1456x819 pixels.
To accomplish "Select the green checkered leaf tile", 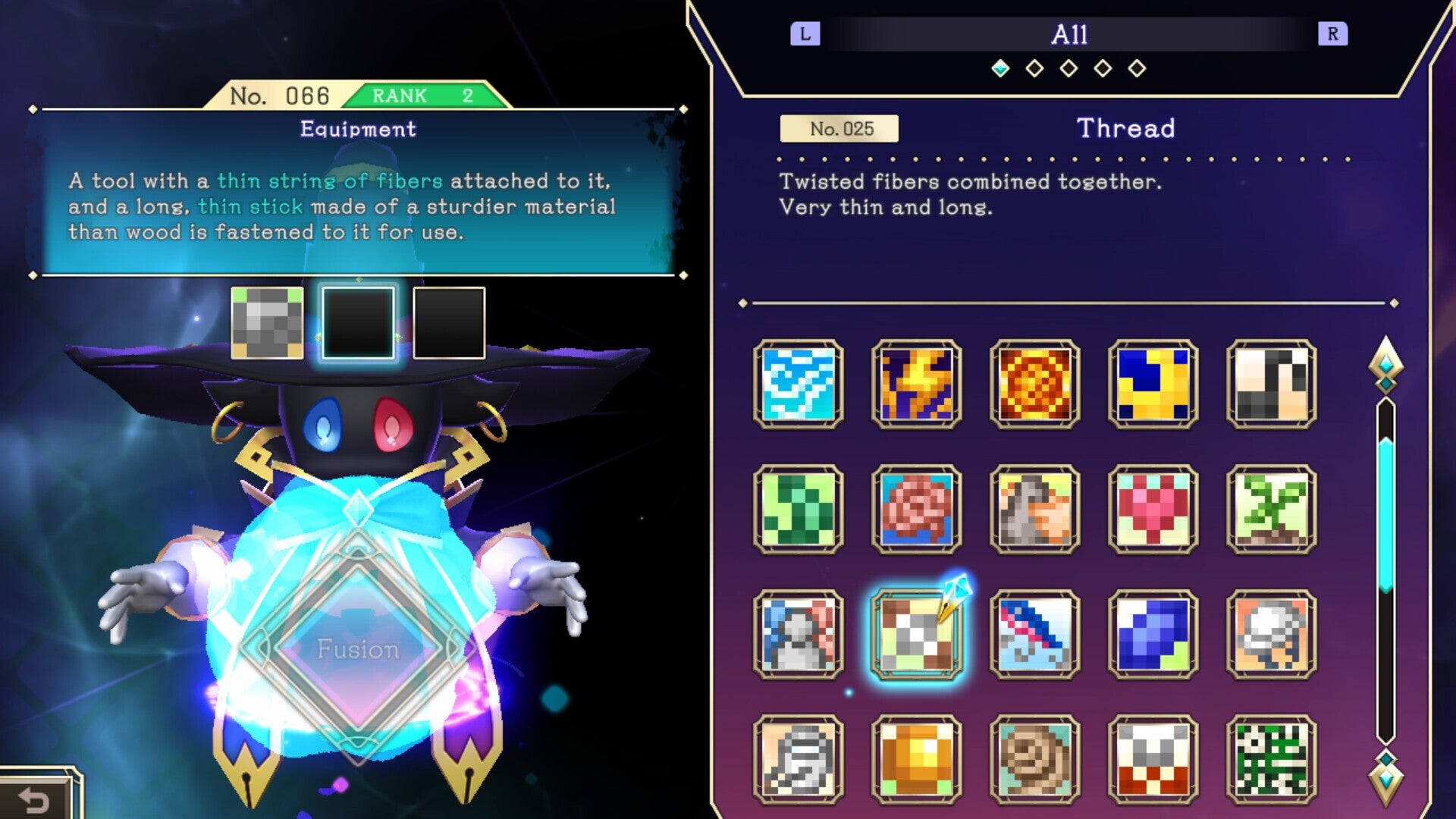I will 799,510.
